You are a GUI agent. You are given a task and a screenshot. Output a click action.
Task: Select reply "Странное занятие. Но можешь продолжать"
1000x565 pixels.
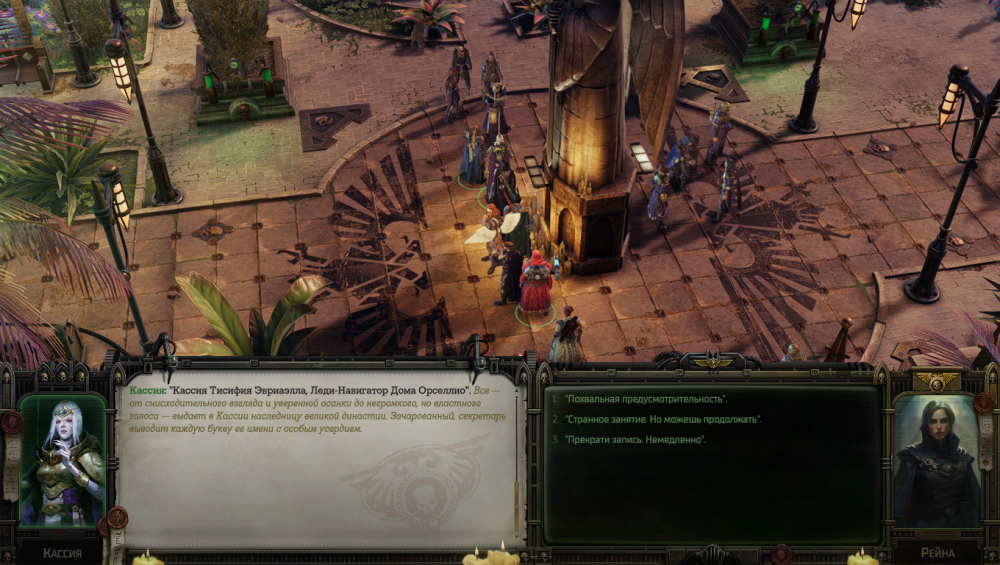pos(662,419)
